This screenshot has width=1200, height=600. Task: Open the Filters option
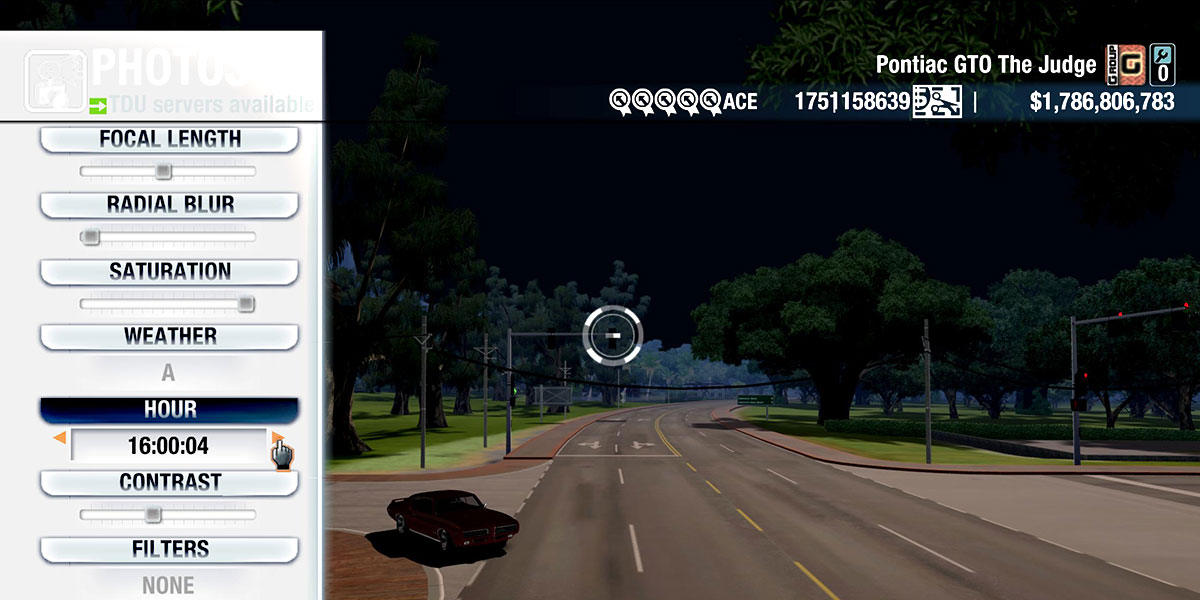coord(169,549)
